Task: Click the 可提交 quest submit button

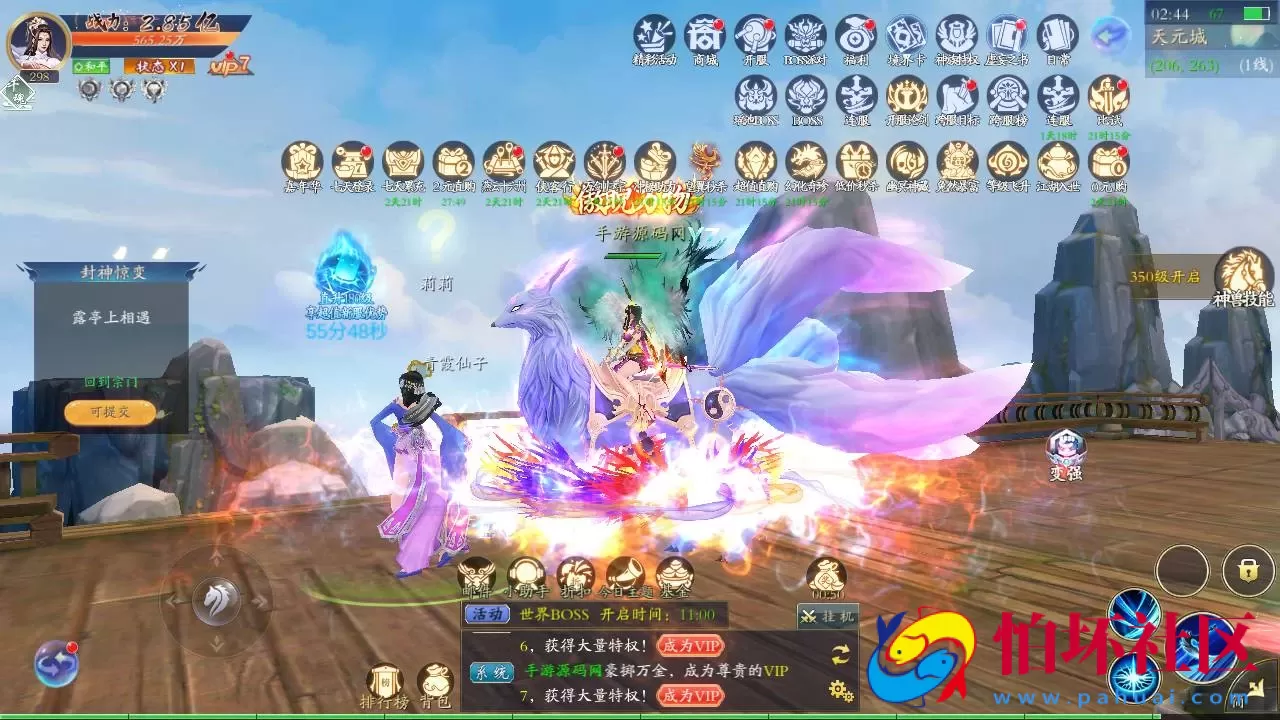Action: click(110, 411)
